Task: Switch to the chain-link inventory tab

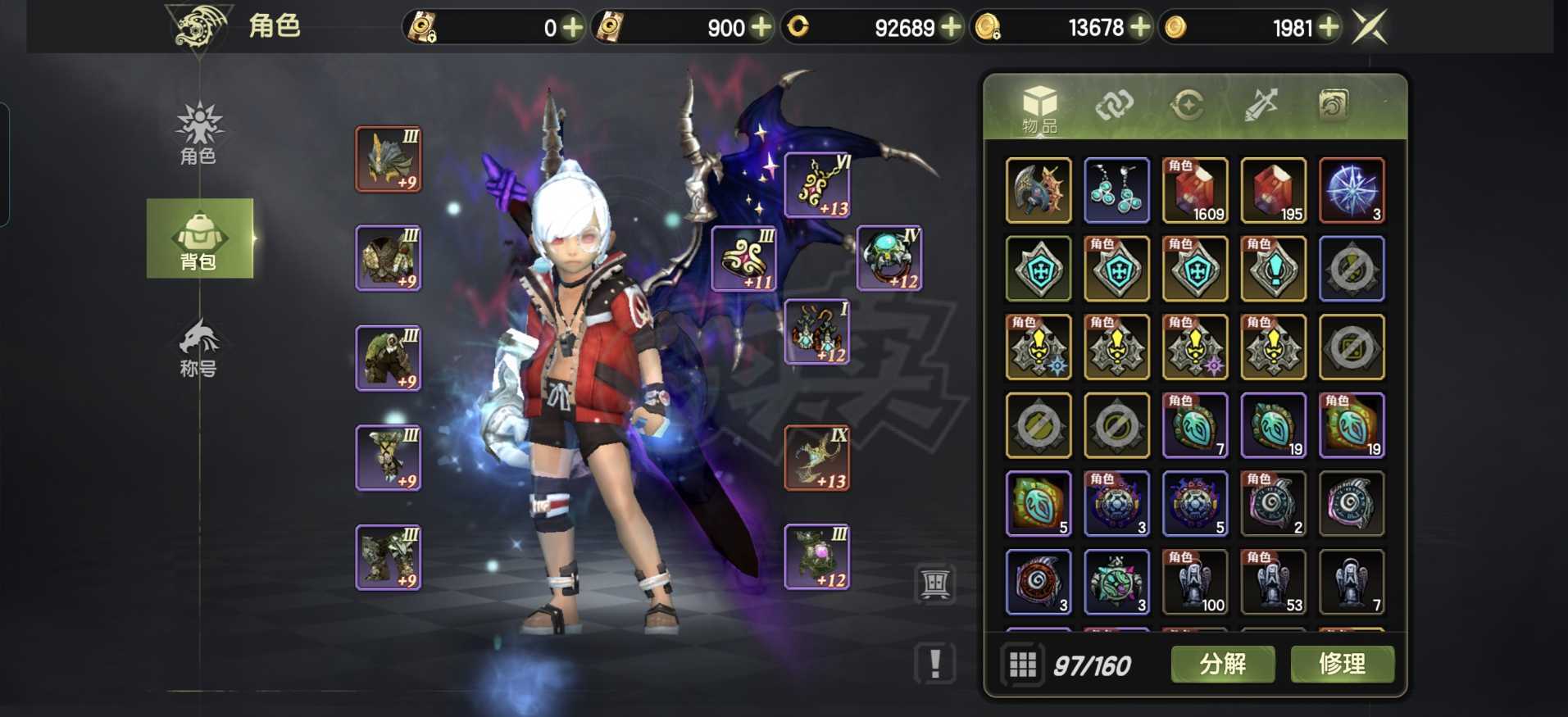Action: coord(1114,106)
